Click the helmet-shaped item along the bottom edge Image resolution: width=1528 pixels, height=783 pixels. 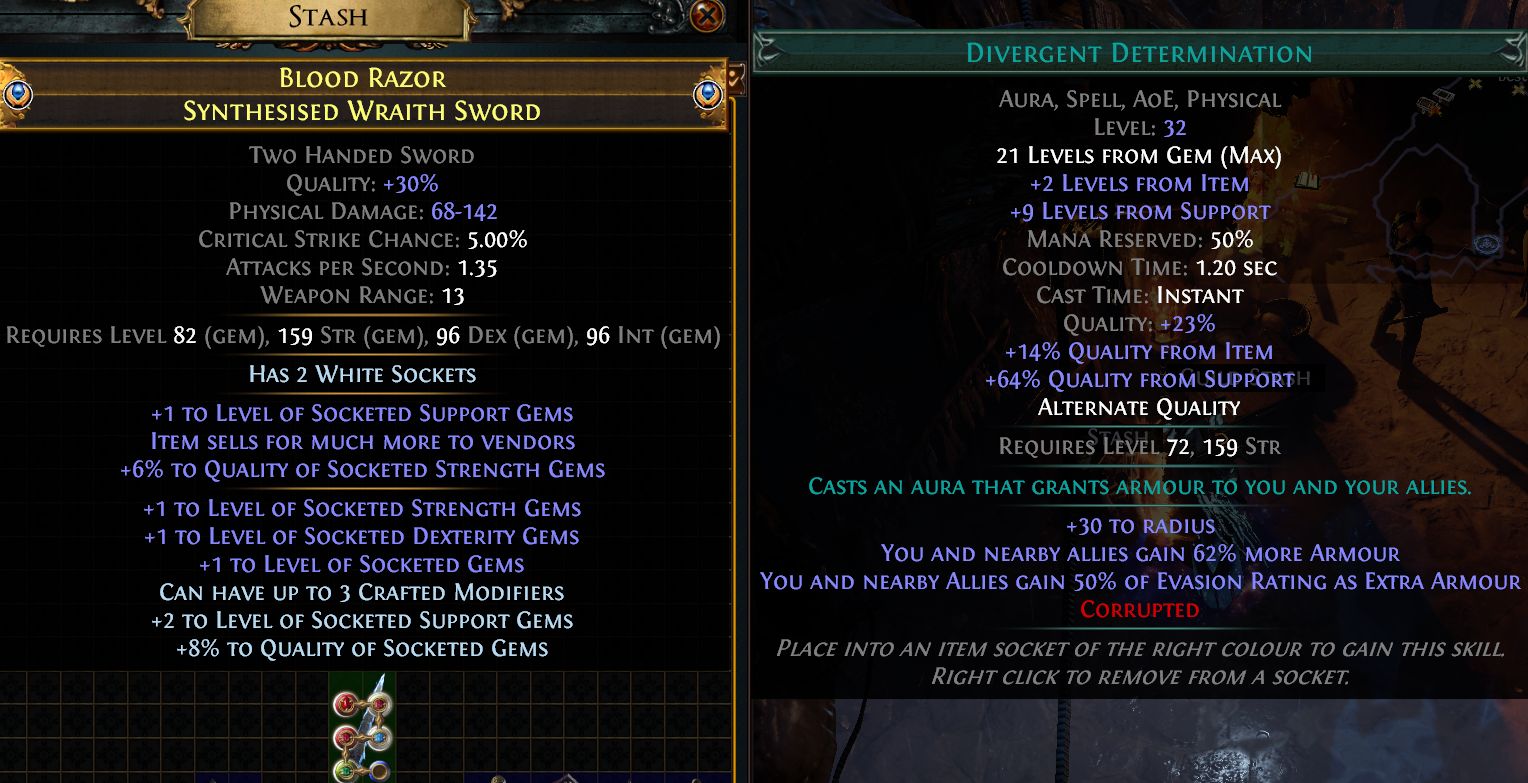coord(567,780)
